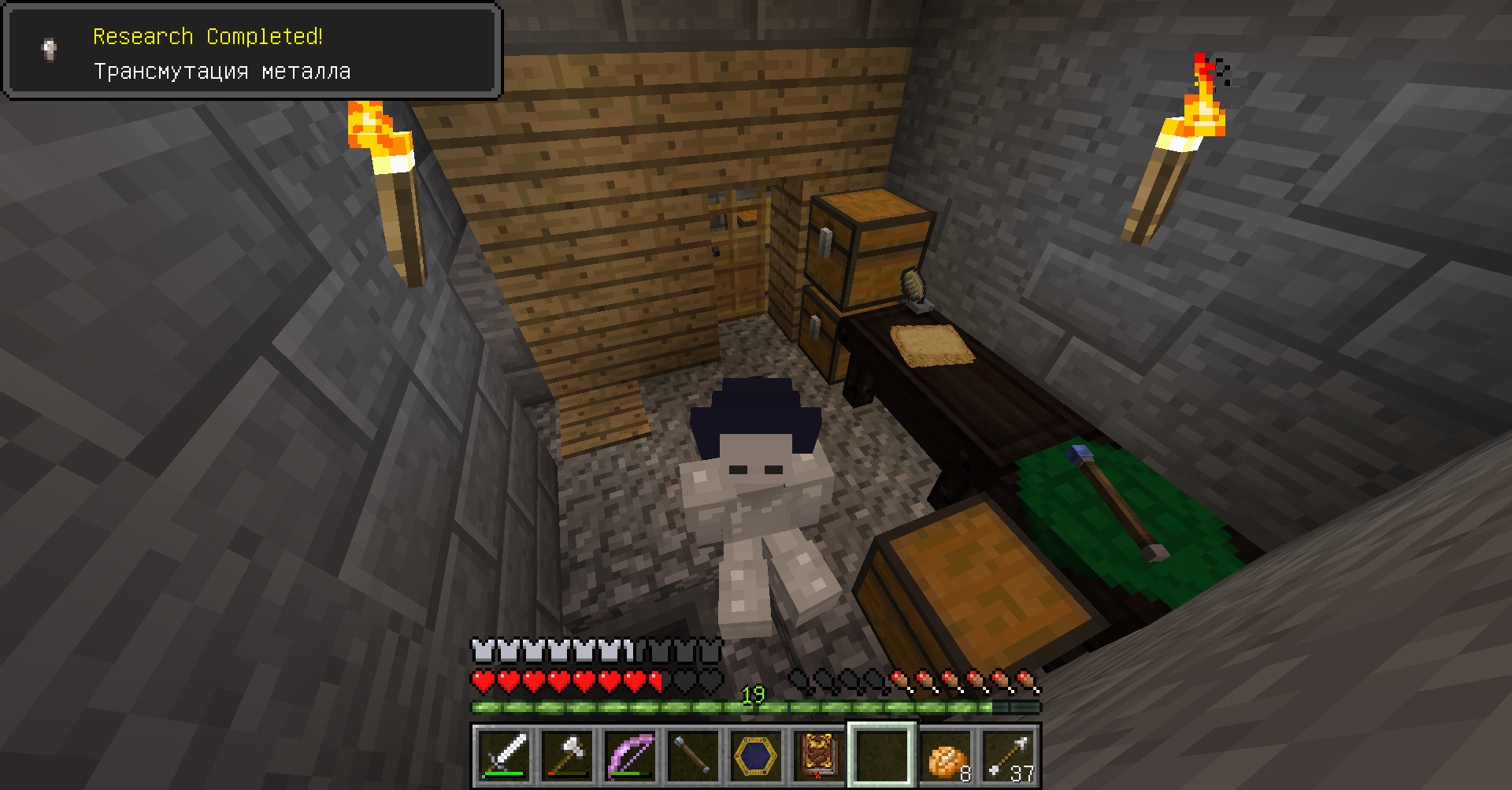Screen dimensions: 1512x790
Task: Select the hexagonal thaumometer slot
Action: click(x=756, y=756)
